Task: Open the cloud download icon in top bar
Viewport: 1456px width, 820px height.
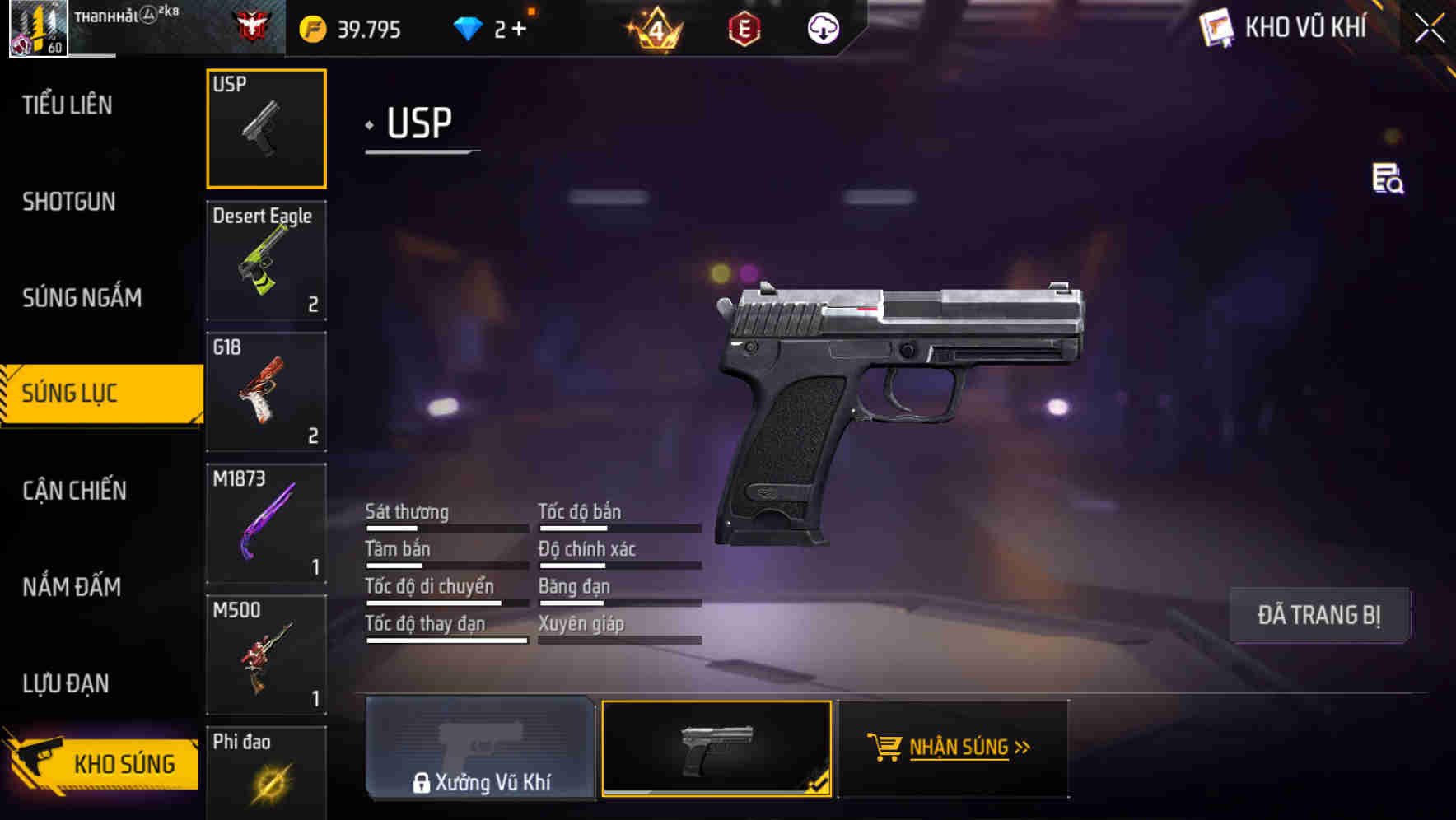Action: tap(822, 27)
